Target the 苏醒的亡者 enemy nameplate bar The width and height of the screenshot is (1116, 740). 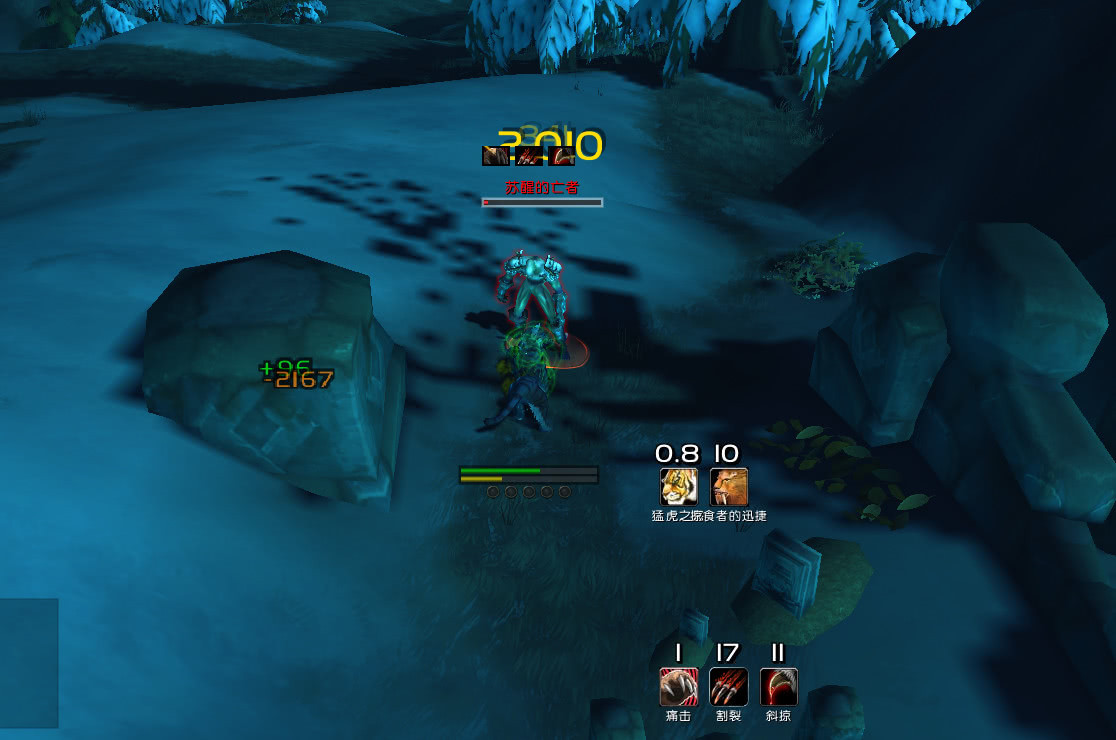pyautogui.click(x=543, y=202)
